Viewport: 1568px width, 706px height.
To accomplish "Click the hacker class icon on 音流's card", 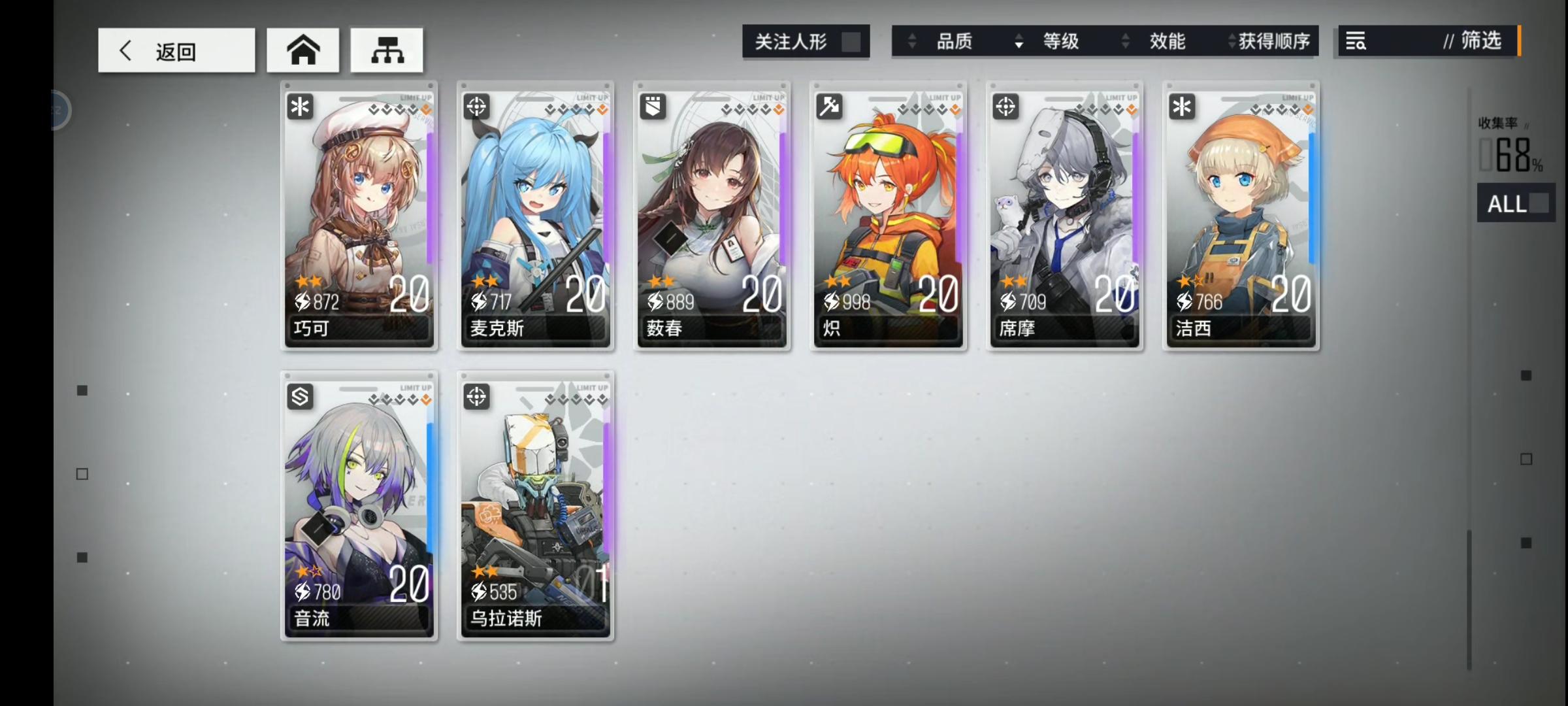I will 299,397.
